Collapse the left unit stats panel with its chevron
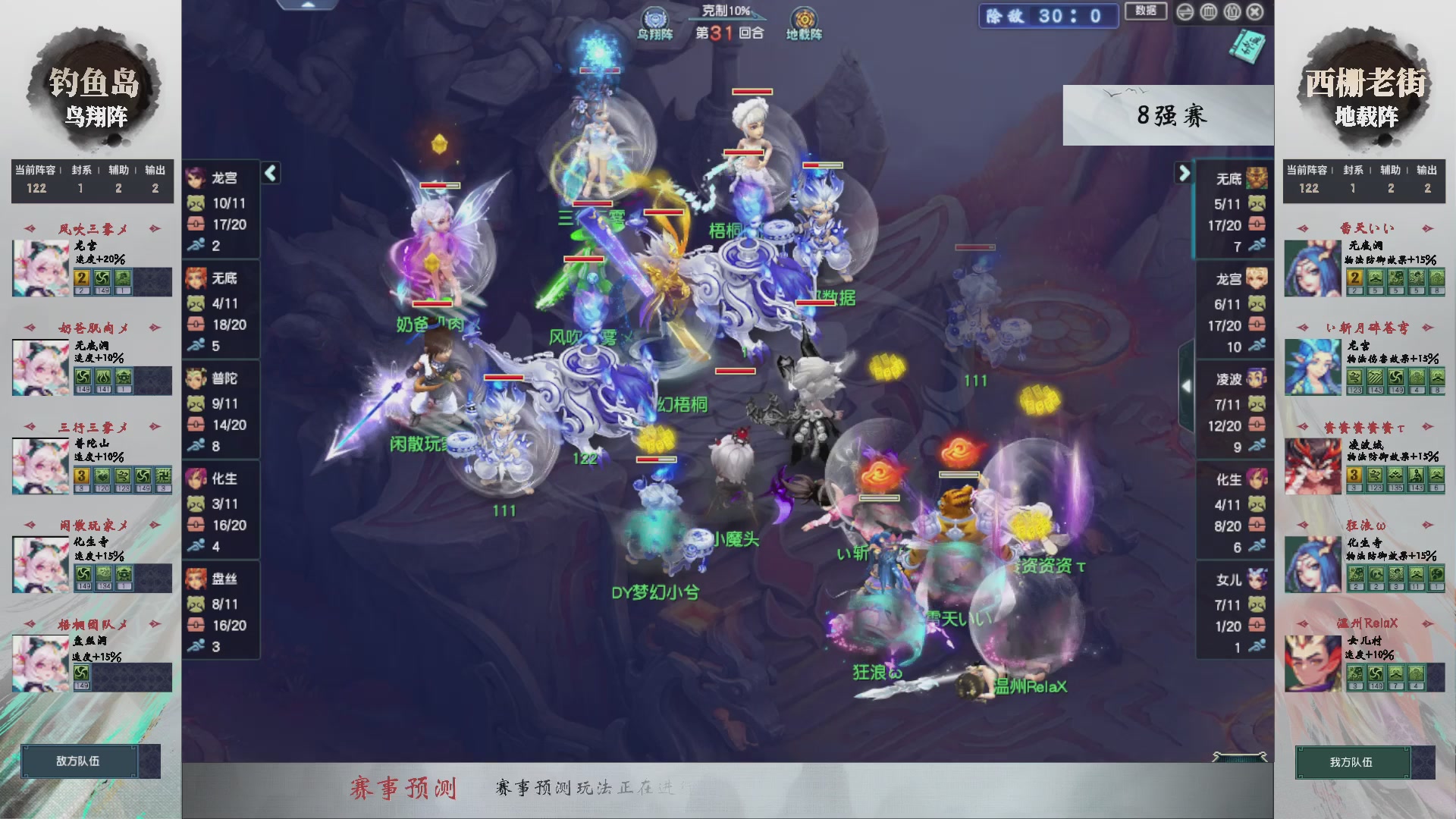The height and width of the screenshot is (819, 1456). click(x=270, y=173)
